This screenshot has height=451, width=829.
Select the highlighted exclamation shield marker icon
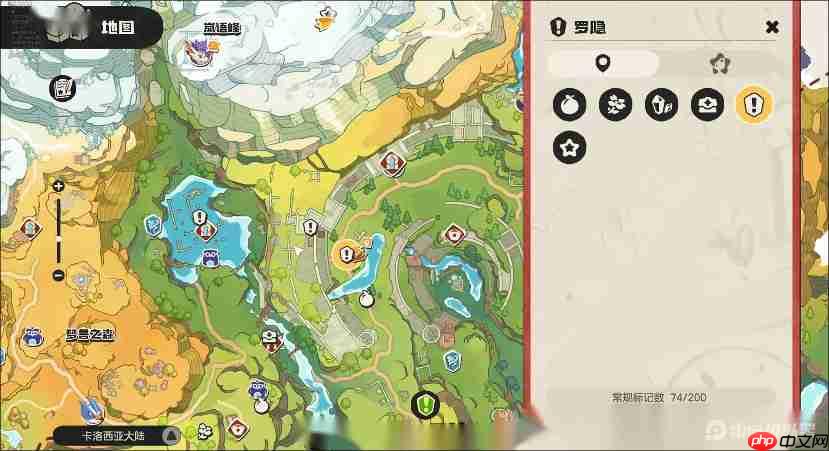point(752,104)
